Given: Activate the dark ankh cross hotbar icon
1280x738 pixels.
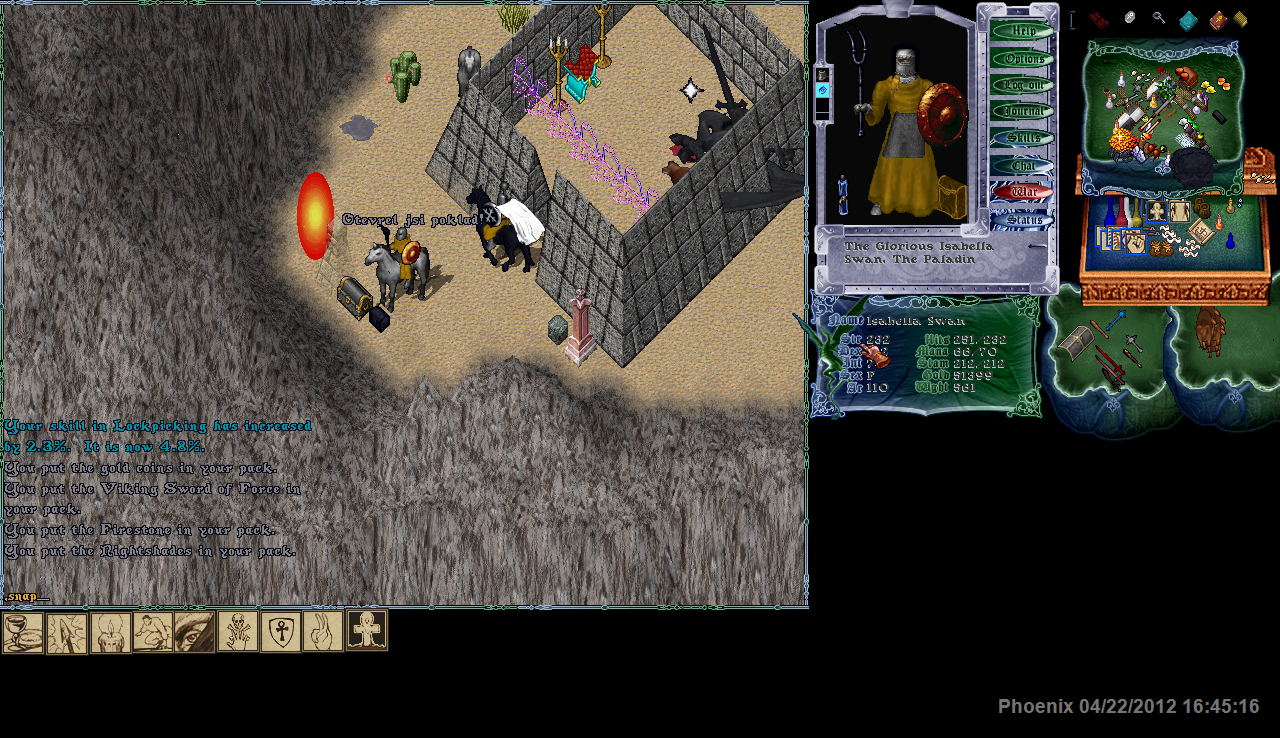Looking at the screenshot, I should pos(367,631).
